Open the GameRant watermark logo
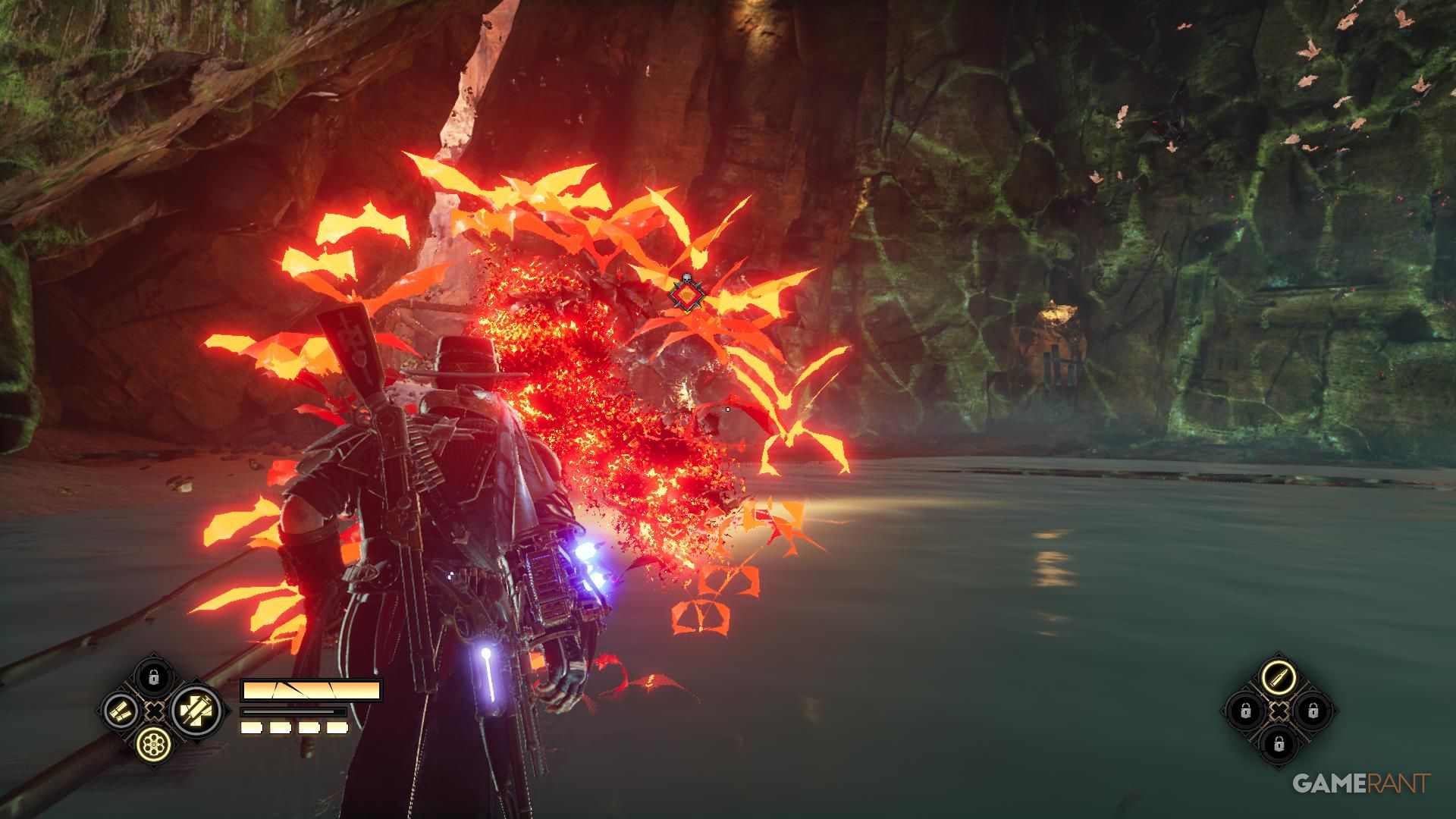This screenshot has height=819, width=1456. [x=1360, y=783]
